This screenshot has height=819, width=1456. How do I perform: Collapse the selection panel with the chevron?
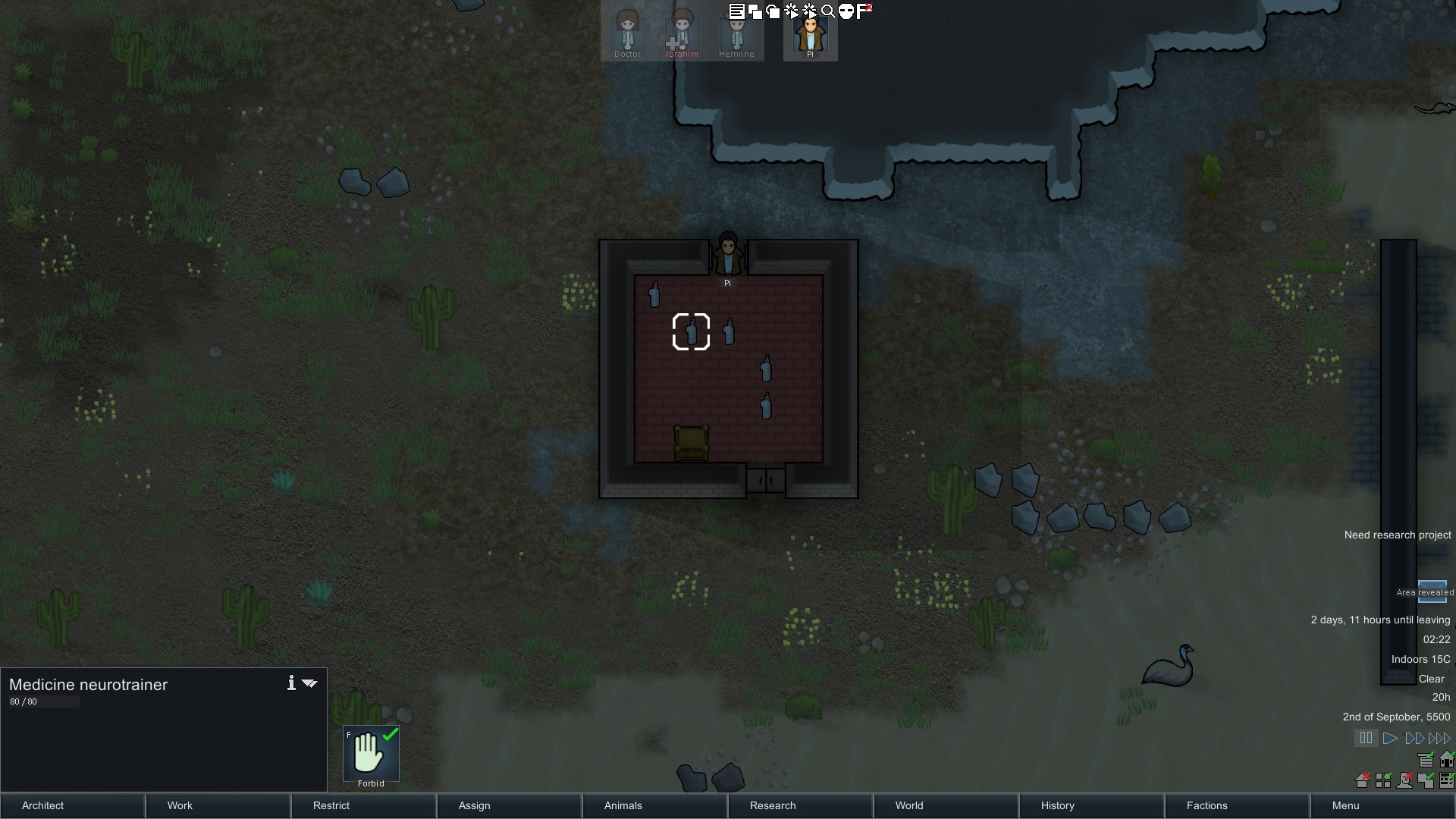tap(309, 683)
